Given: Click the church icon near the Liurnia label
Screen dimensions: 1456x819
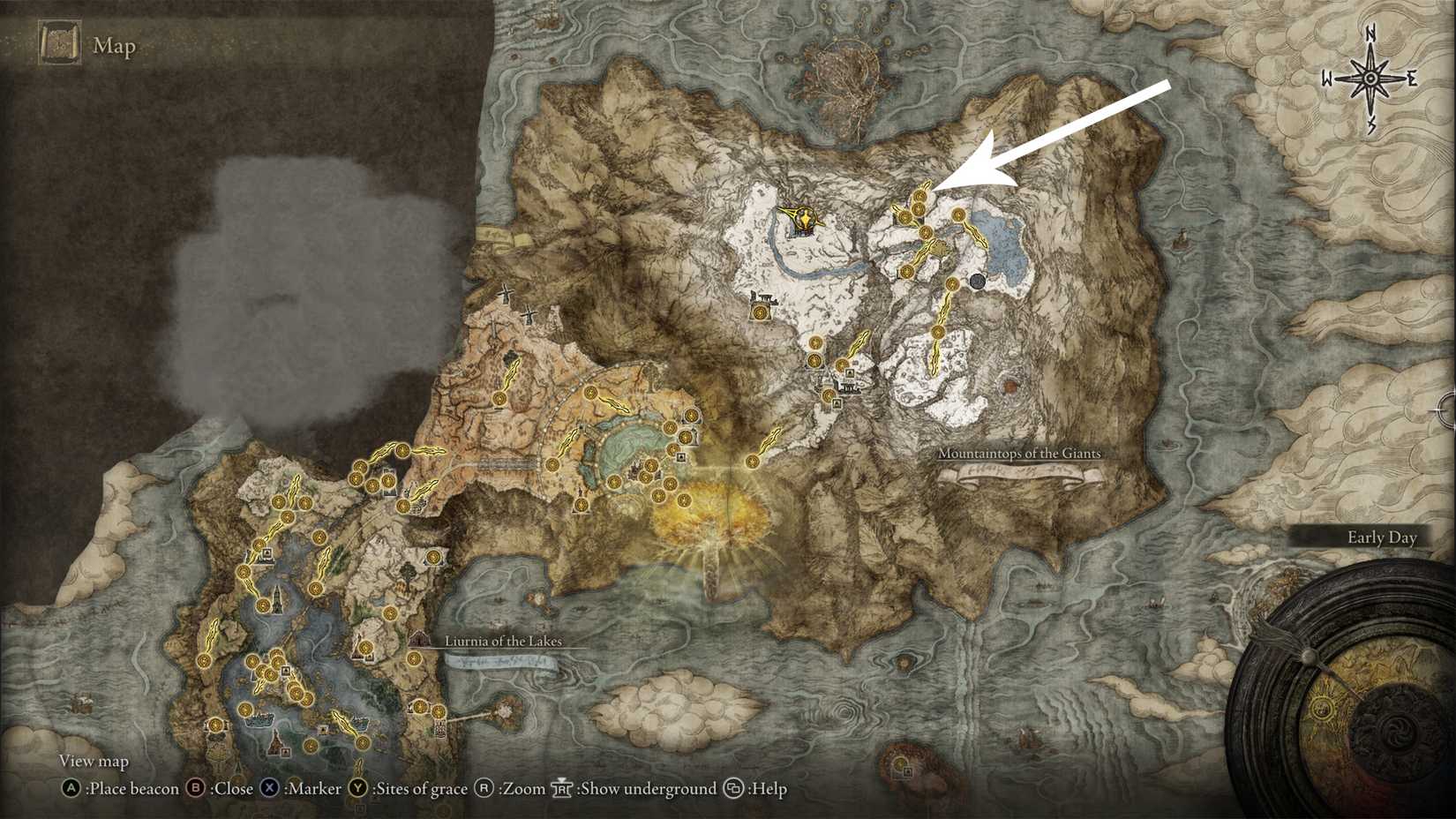Looking at the screenshot, I should 419,640.
